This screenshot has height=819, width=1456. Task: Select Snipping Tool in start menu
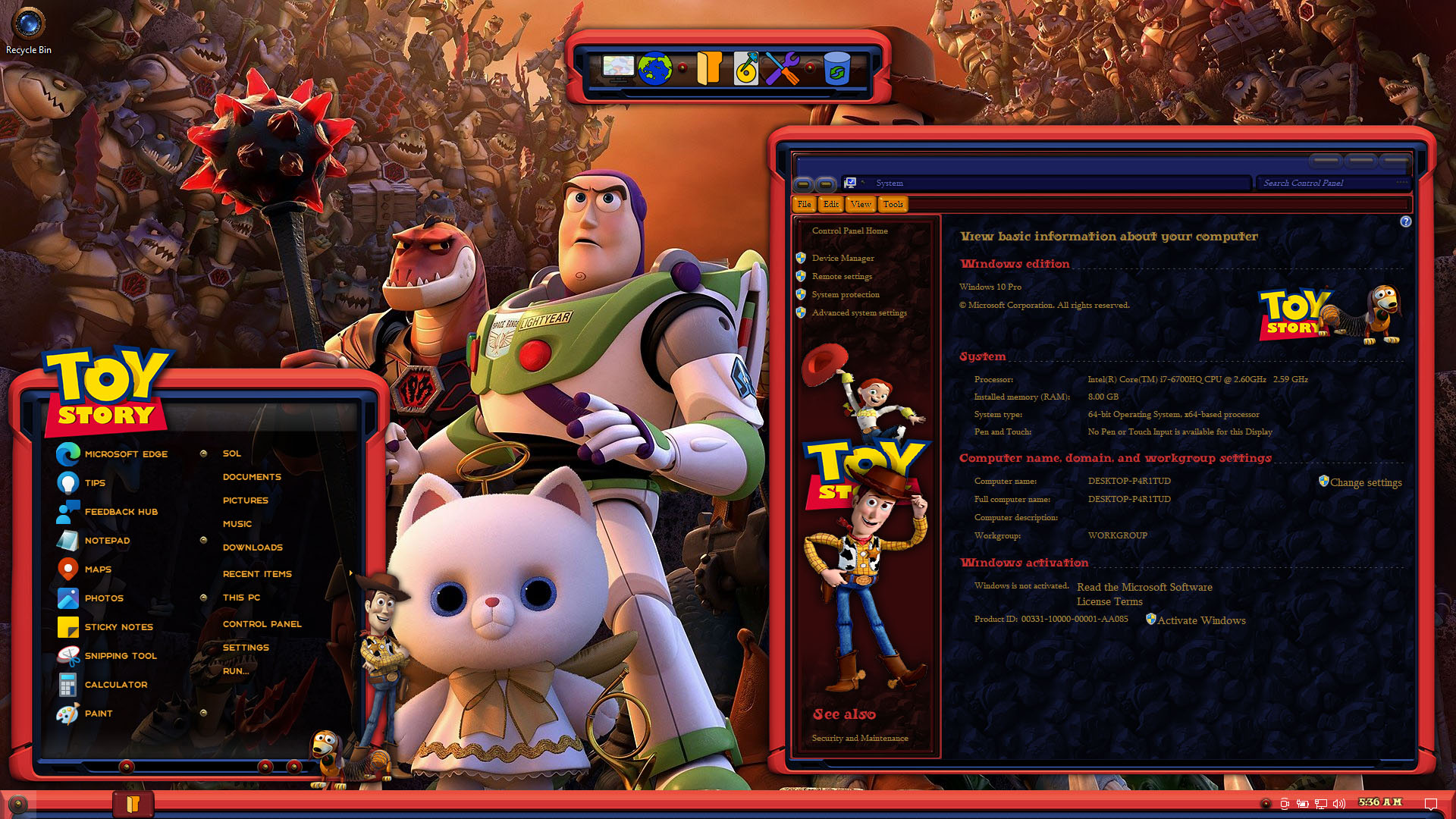(120, 656)
